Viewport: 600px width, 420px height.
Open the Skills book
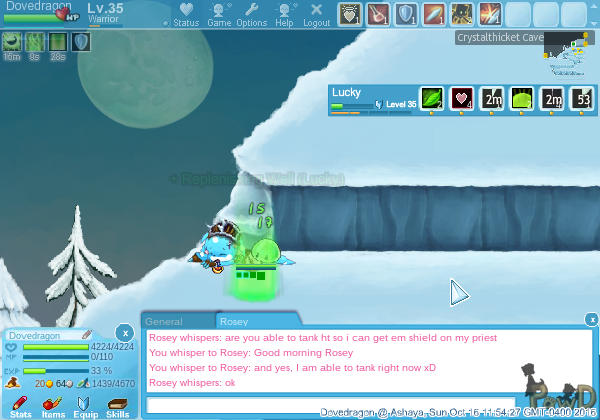118,405
